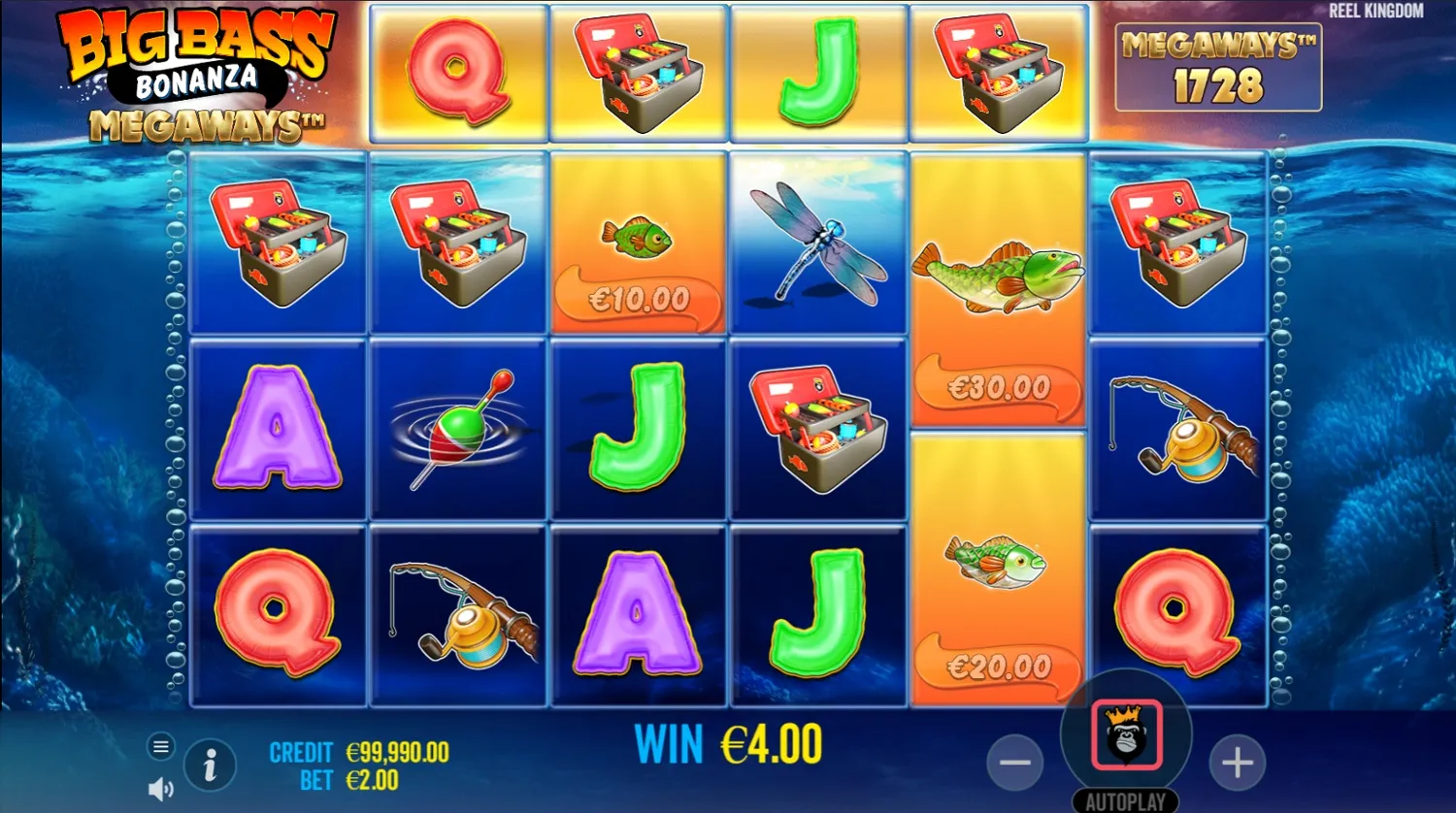
Task: Click the Reel Kingdom label
Action: [x=1375, y=12]
